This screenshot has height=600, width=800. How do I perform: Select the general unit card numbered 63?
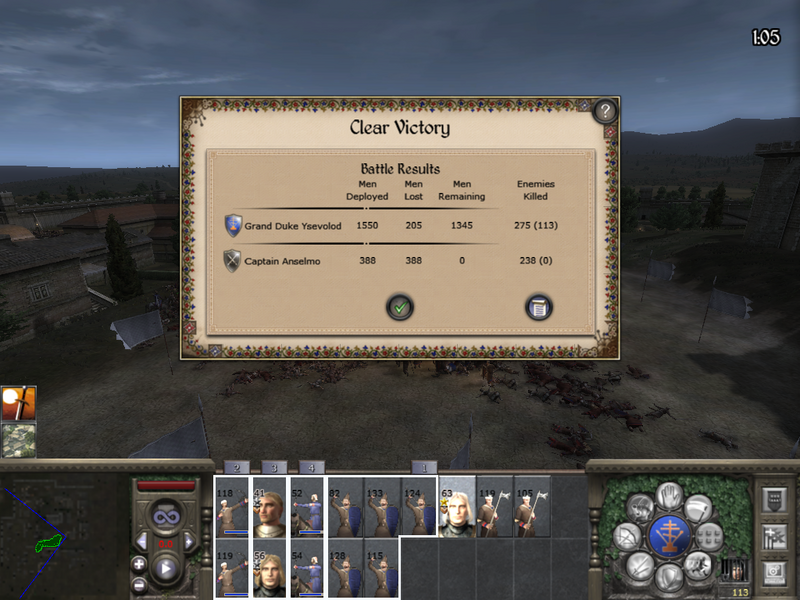pyautogui.click(x=457, y=506)
